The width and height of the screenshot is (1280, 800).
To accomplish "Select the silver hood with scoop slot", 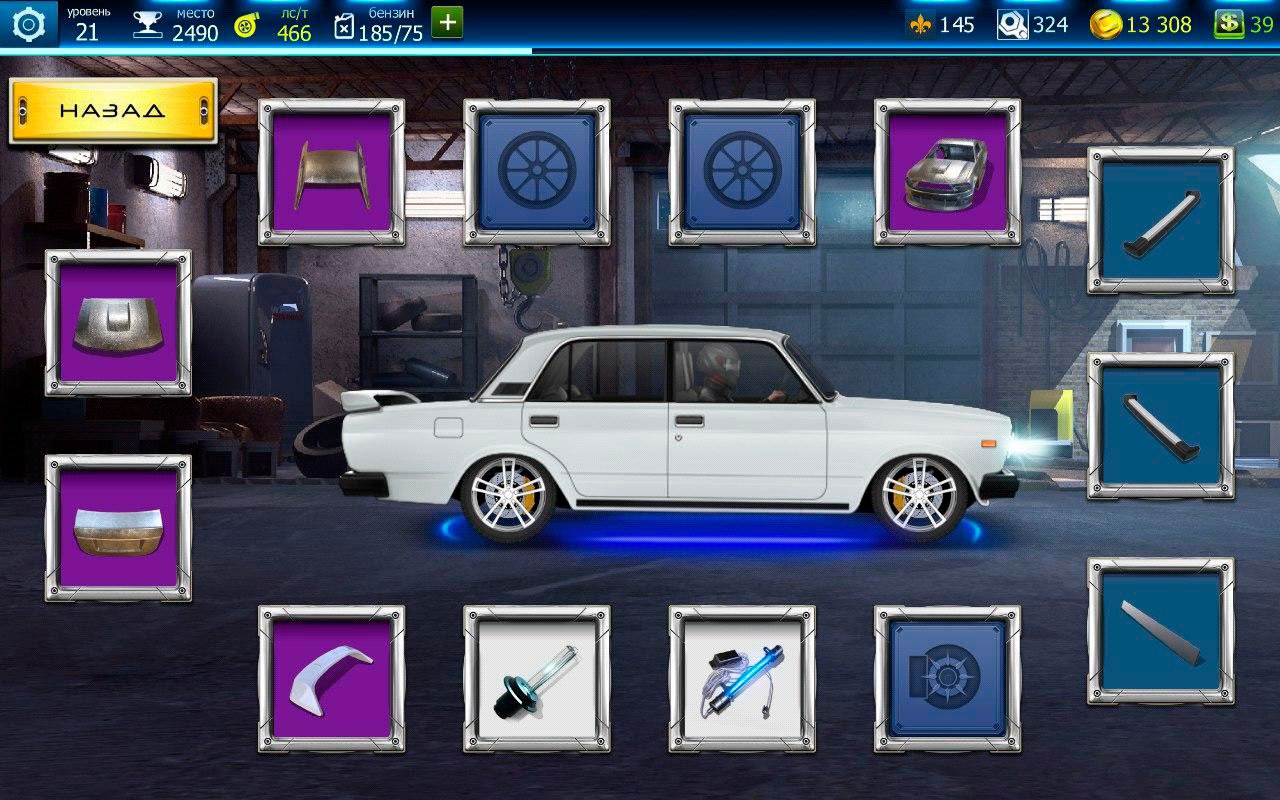I will (118, 323).
